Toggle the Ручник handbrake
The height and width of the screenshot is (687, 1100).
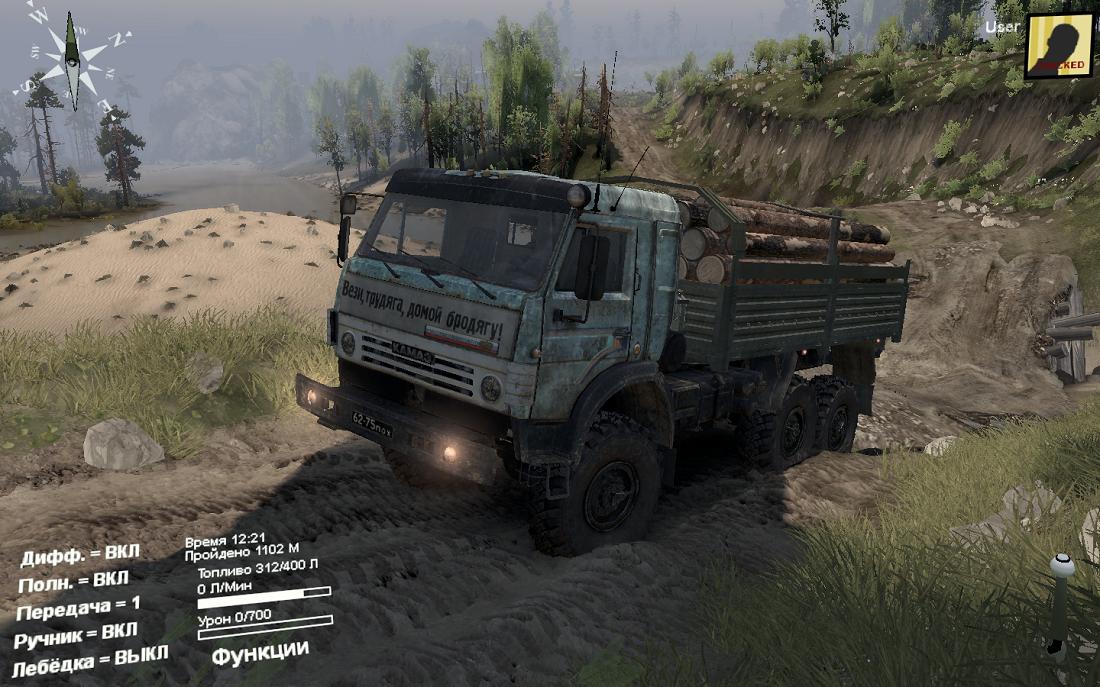[x=76, y=633]
